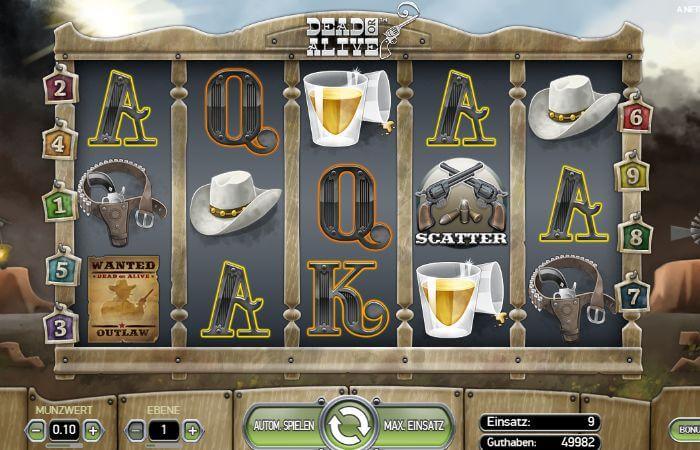
Task: Lower the Ebene bet level
Action: [137, 431]
